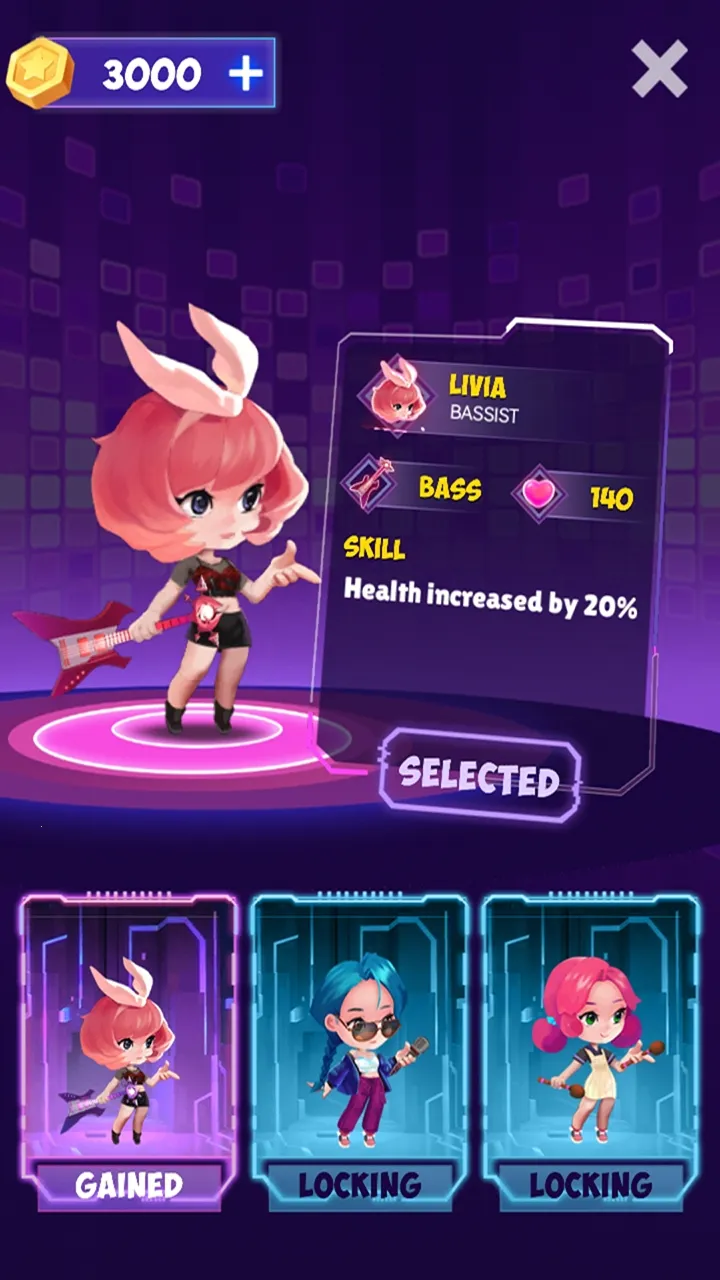The image size is (720, 1280).
Task: Close the character selection screen
Action: tap(659, 69)
